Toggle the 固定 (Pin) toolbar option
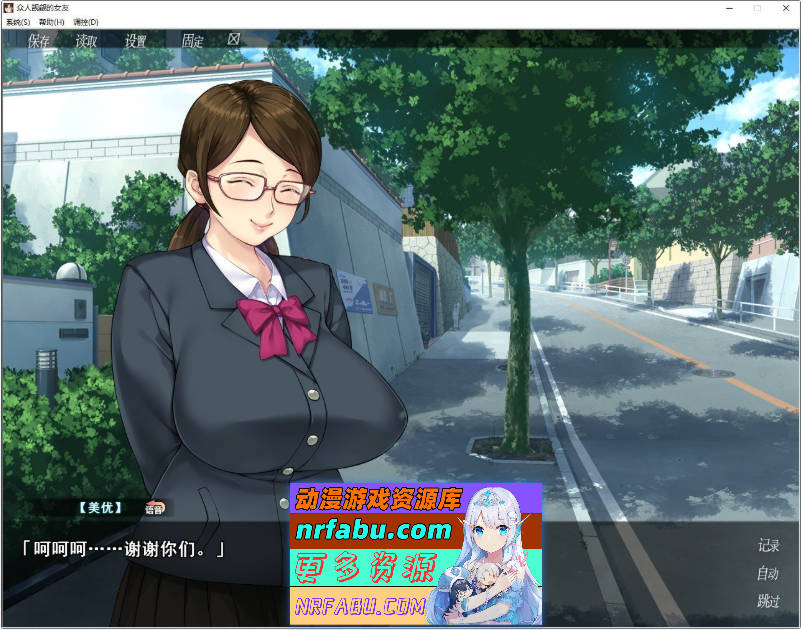This screenshot has height=630, width=801. (x=192, y=41)
